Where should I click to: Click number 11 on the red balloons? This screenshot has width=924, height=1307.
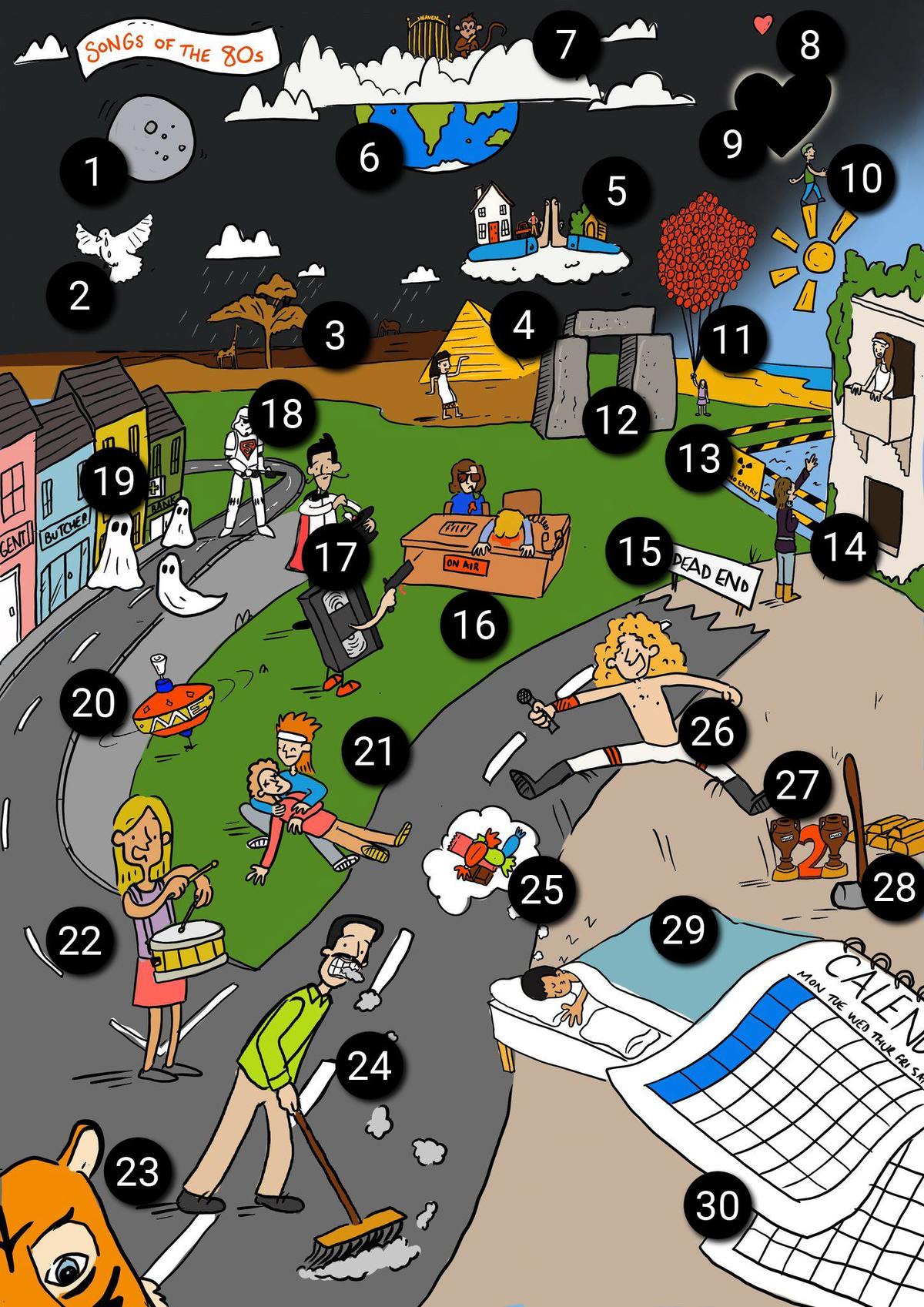[731, 338]
